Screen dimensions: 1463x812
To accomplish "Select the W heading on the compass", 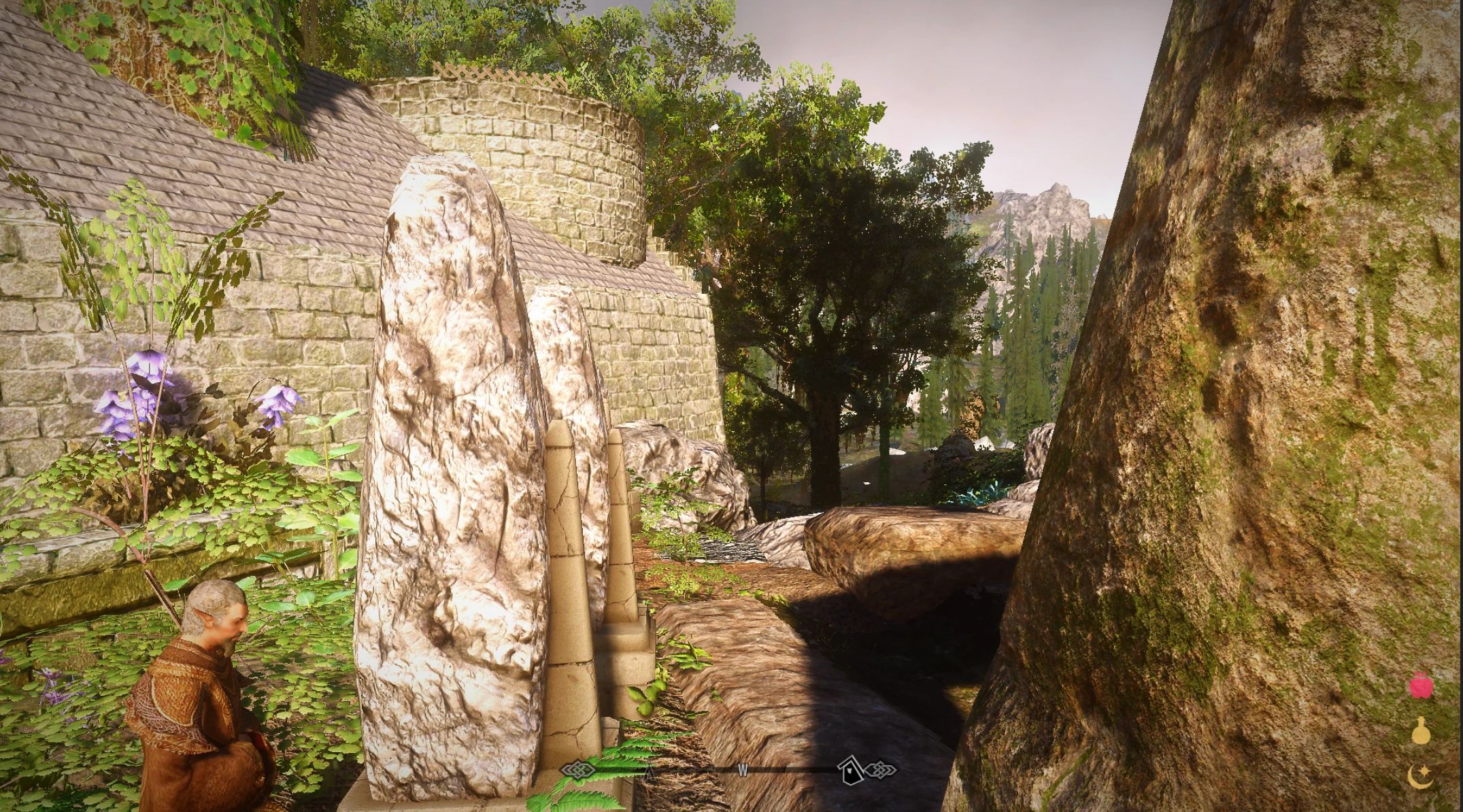I will (x=743, y=771).
